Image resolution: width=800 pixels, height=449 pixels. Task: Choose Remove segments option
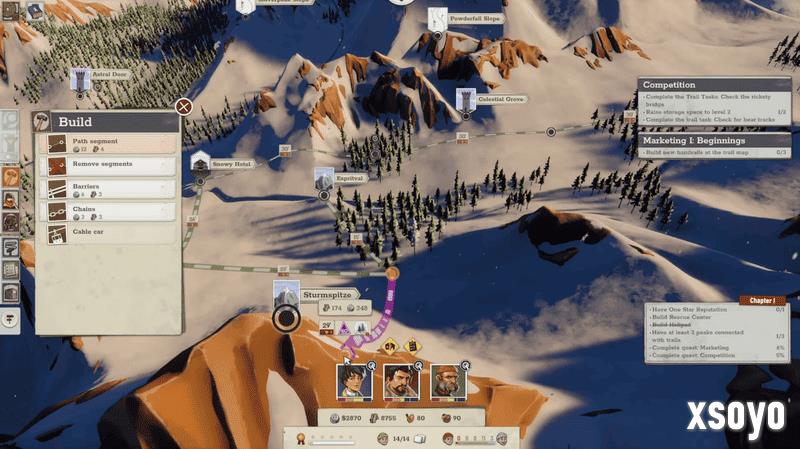pos(108,165)
